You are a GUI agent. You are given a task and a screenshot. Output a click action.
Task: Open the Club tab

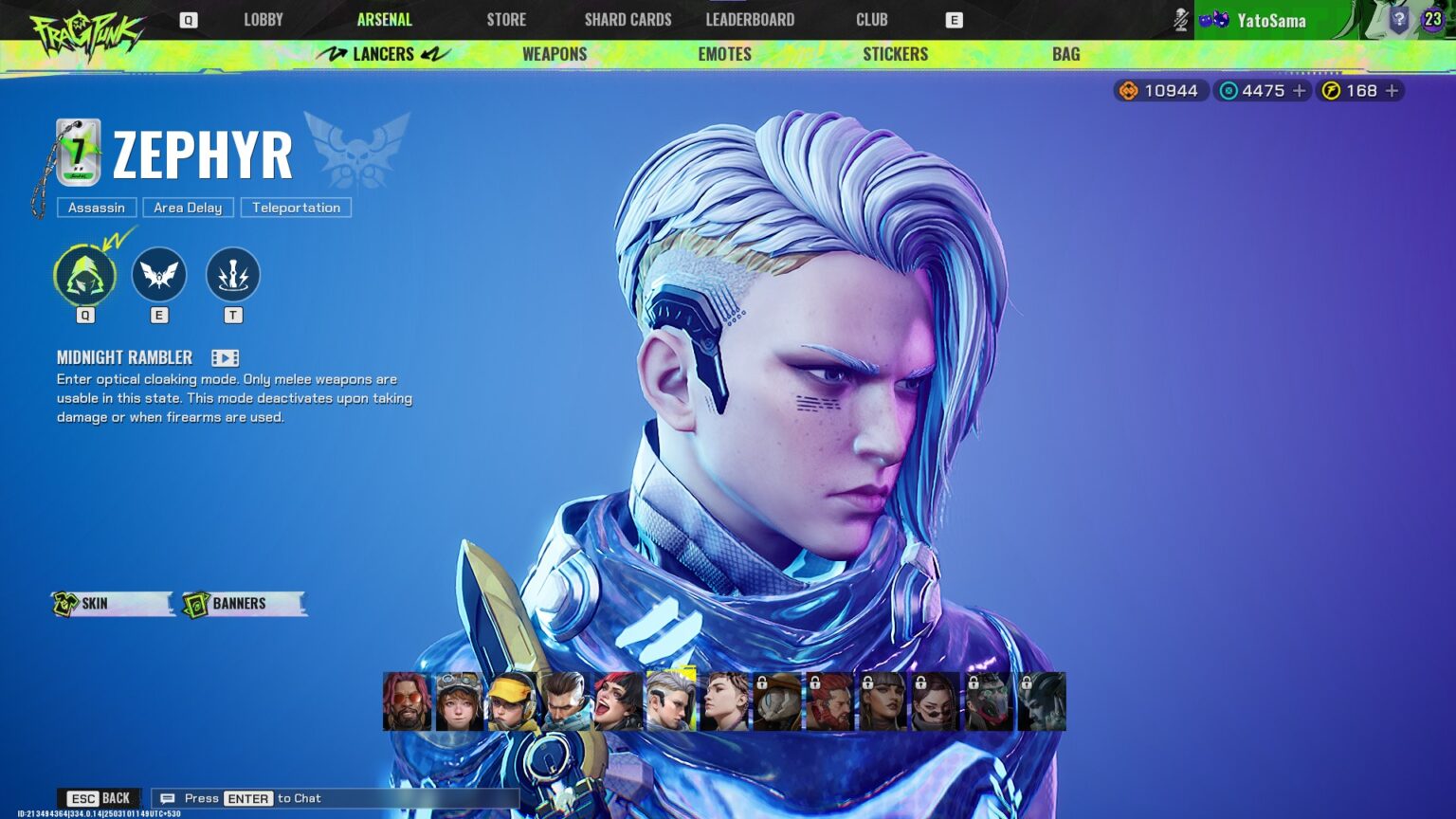871,20
